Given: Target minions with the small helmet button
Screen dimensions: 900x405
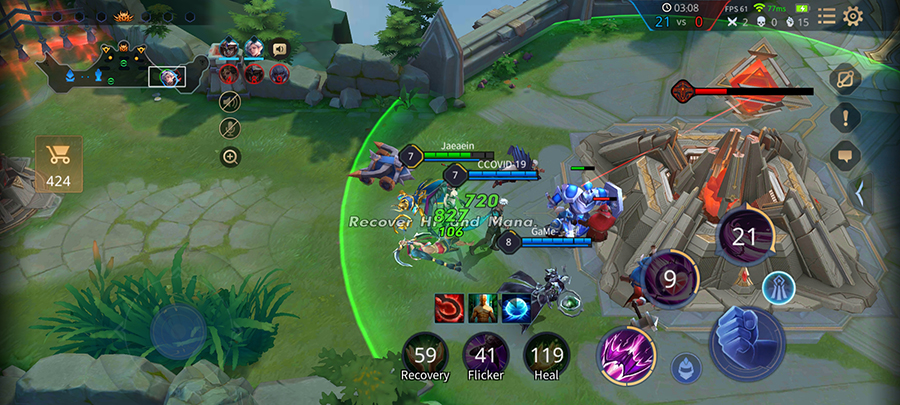Looking at the screenshot, I should point(685,367).
